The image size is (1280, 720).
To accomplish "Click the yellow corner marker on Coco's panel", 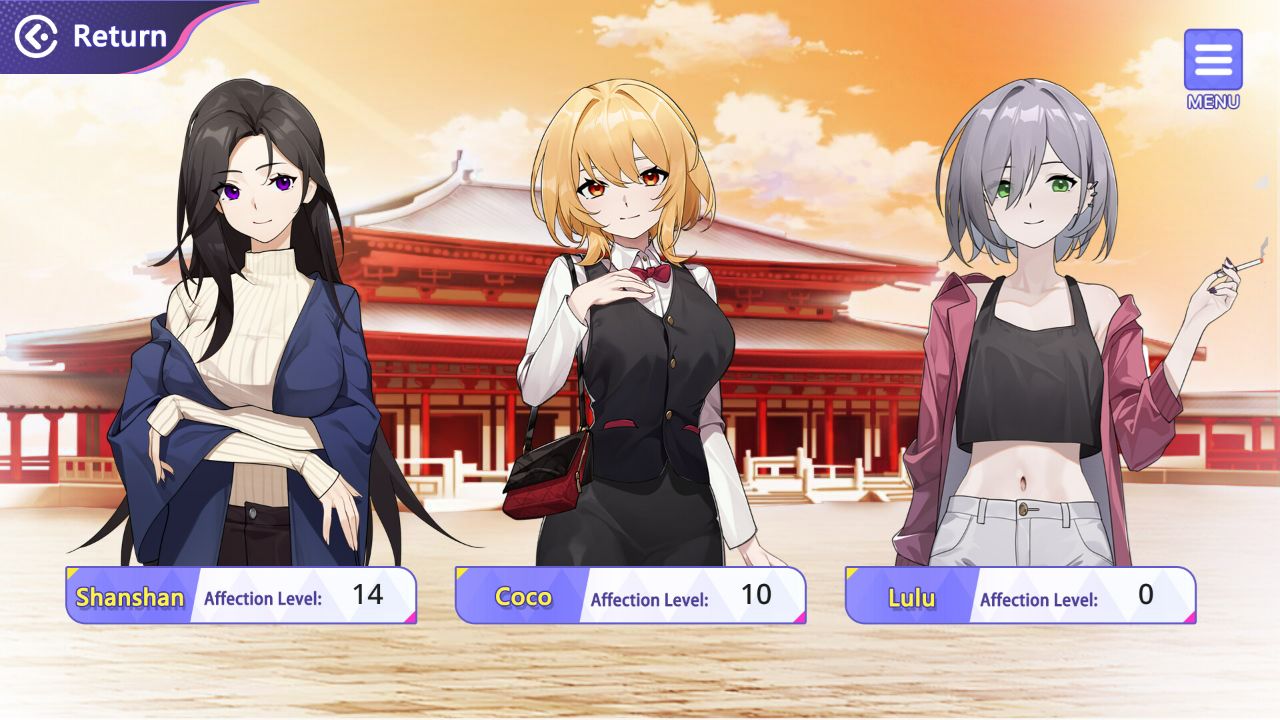I will 461,572.
